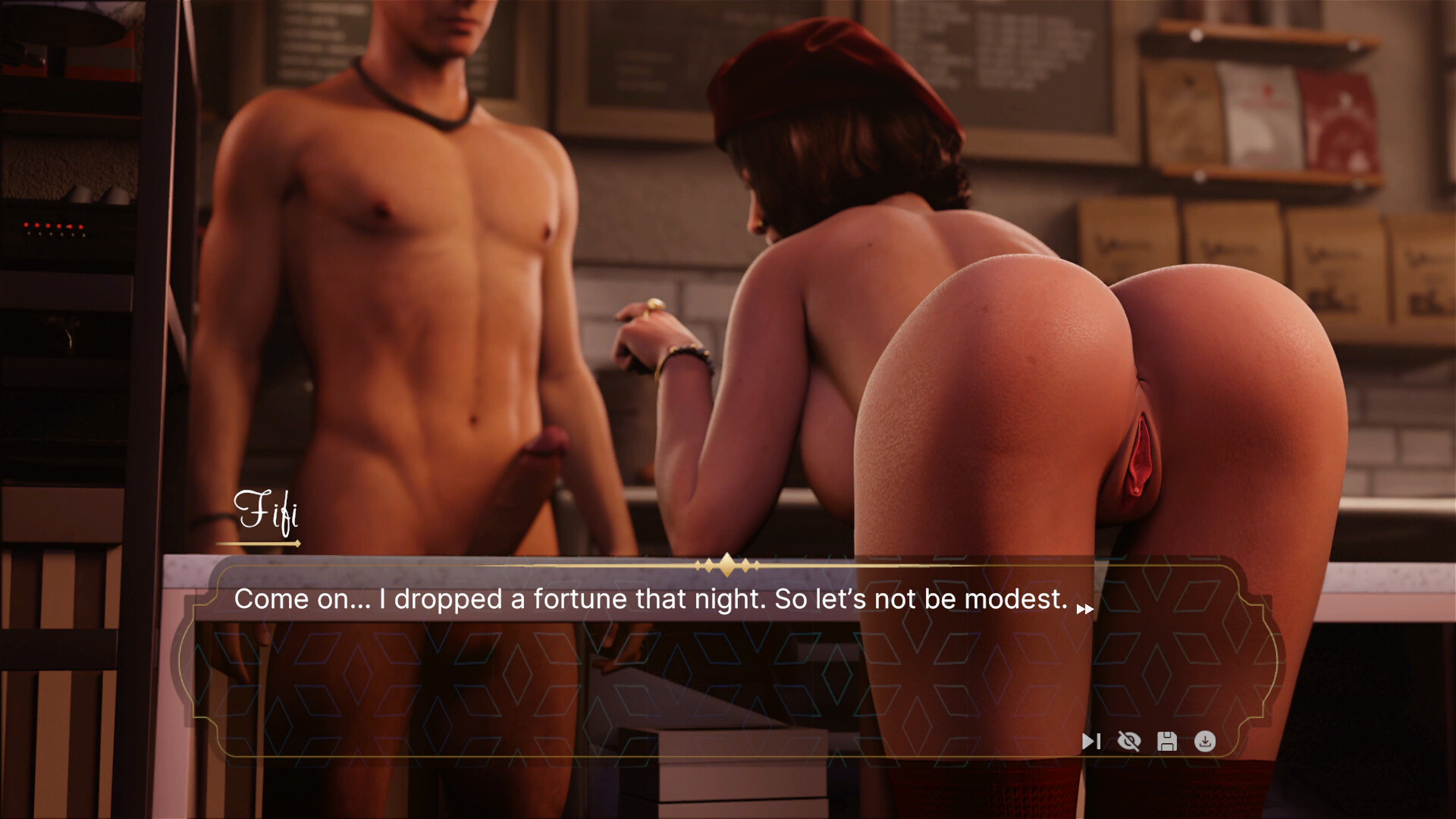Open the load menu with the download icon
The height and width of the screenshot is (819, 1456).
1205,741
